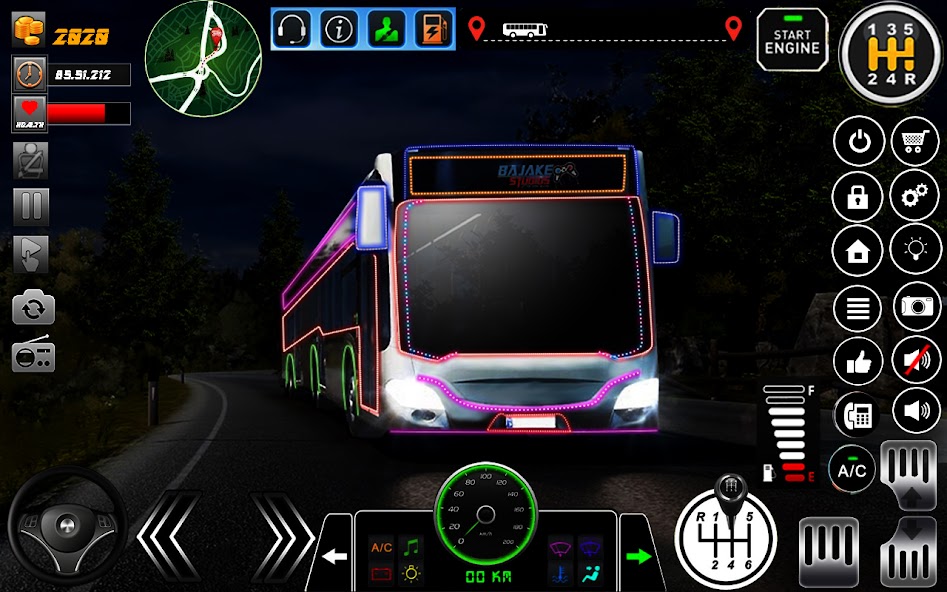Go to the home screen
947x592 pixels.
tap(858, 251)
